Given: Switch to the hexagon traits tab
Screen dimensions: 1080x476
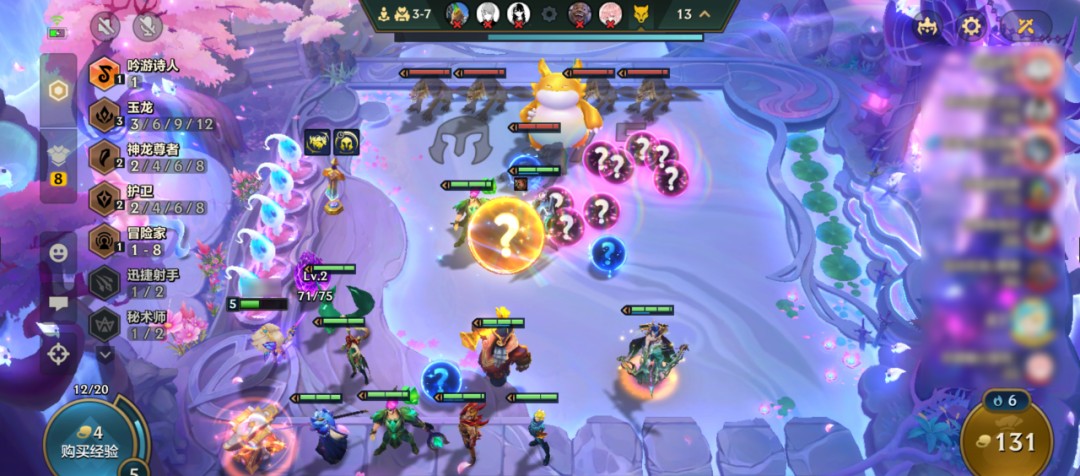Looking at the screenshot, I should point(58,91).
